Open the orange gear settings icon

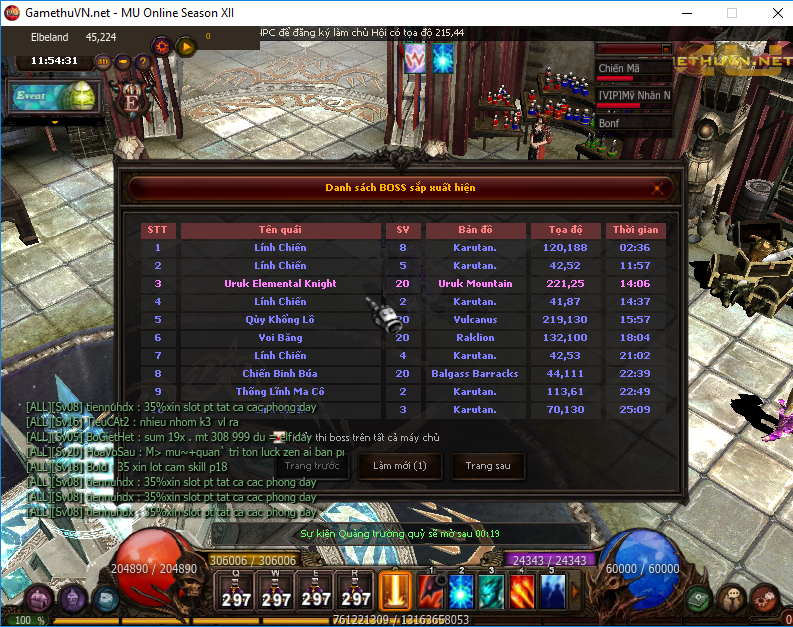[161, 46]
